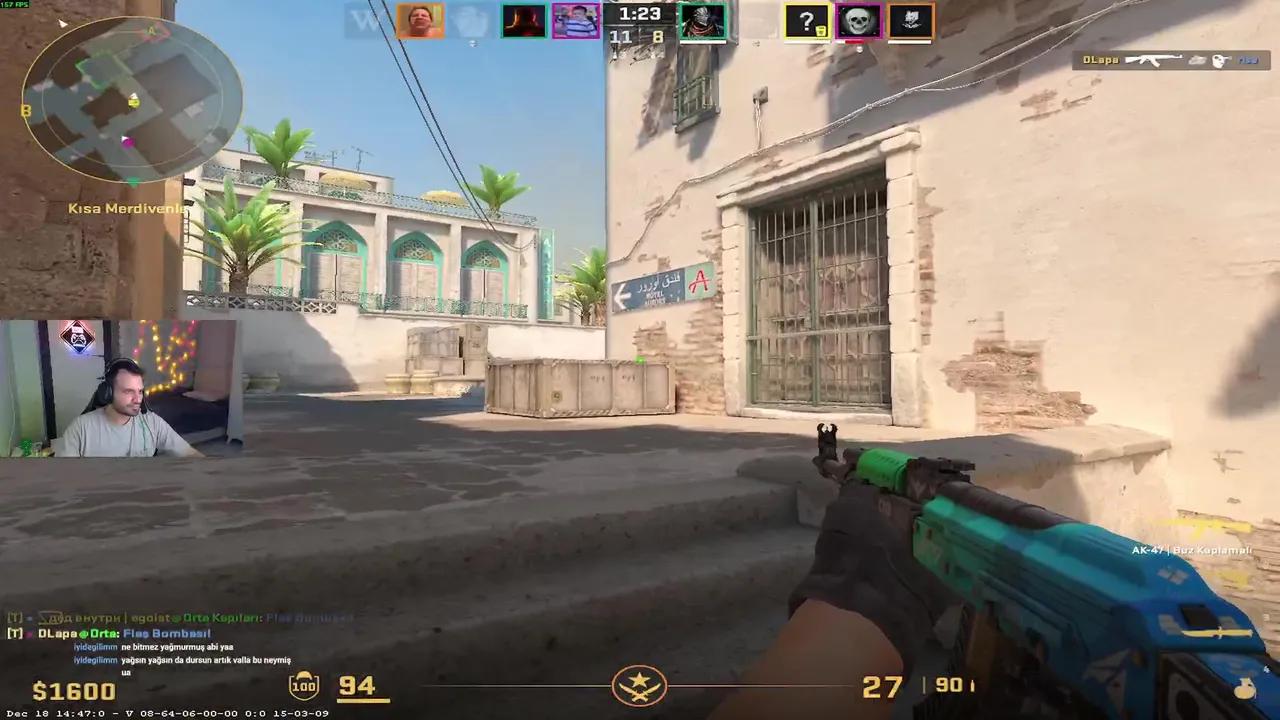Select the Kısa Merdivenler location label

click(x=128, y=208)
